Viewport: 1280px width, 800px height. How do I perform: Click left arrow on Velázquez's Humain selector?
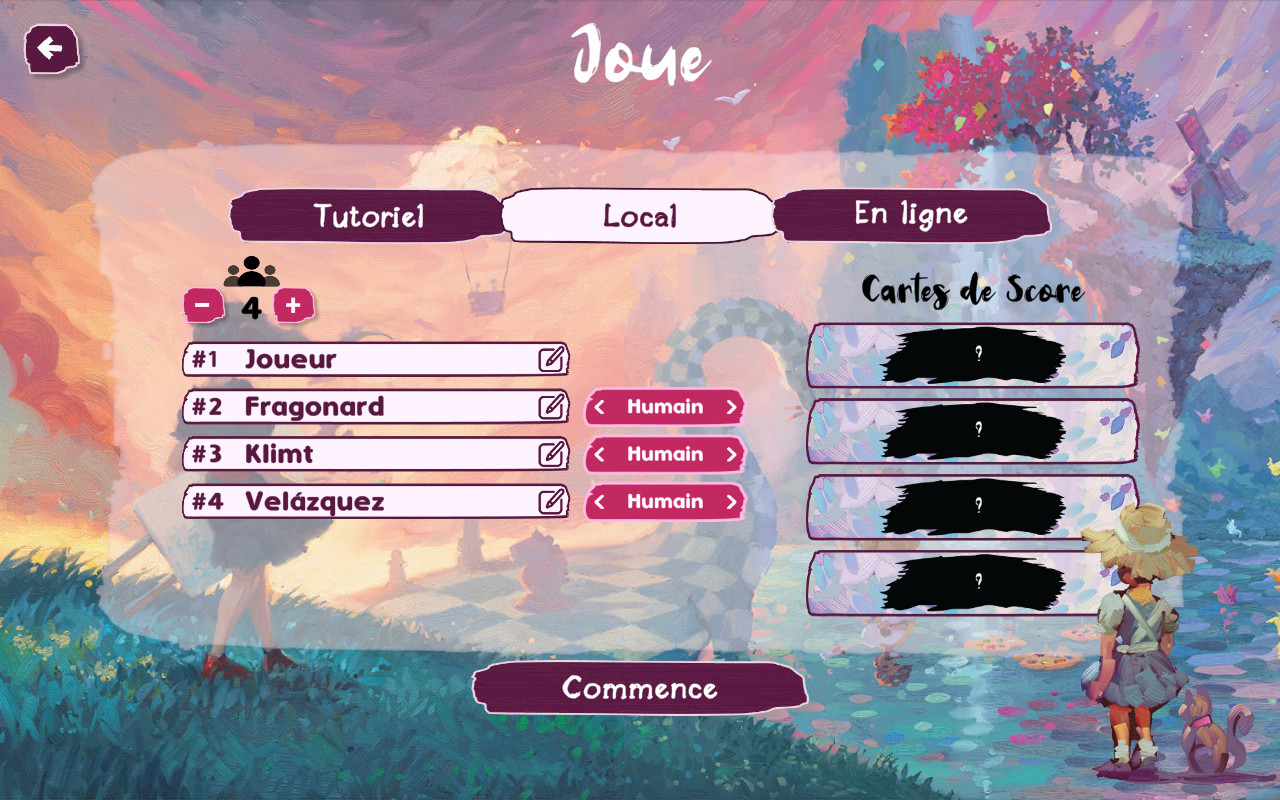[x=599, y=502]
